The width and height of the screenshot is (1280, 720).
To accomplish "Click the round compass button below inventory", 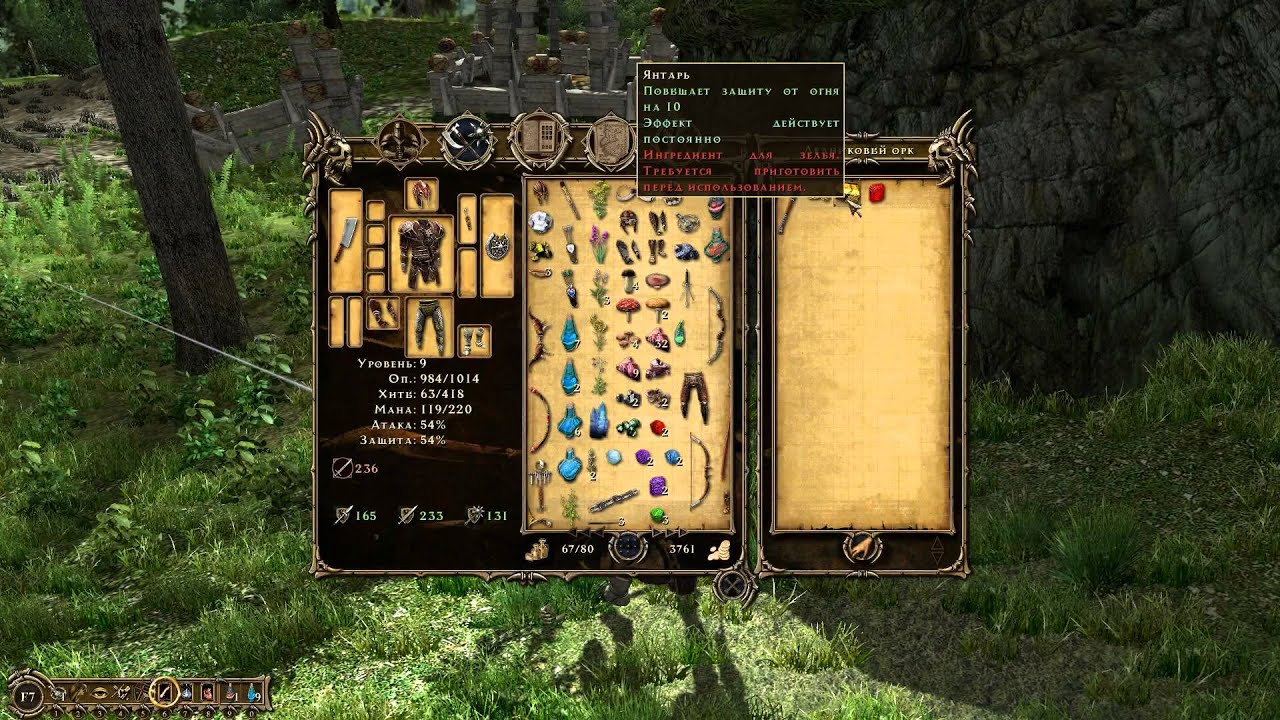I will [627, 547].
